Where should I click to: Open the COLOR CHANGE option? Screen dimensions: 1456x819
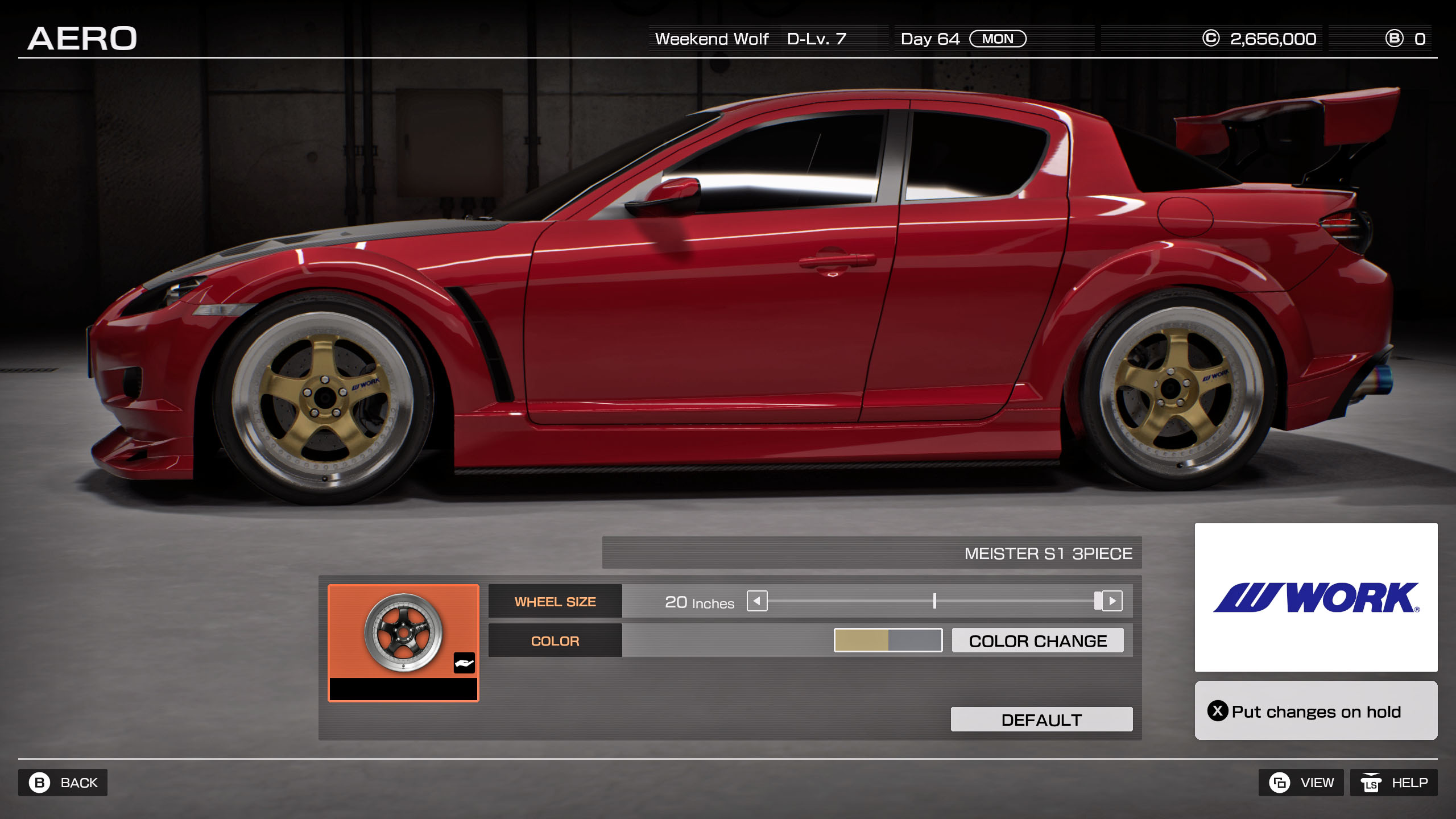[x=1037, y=641]
